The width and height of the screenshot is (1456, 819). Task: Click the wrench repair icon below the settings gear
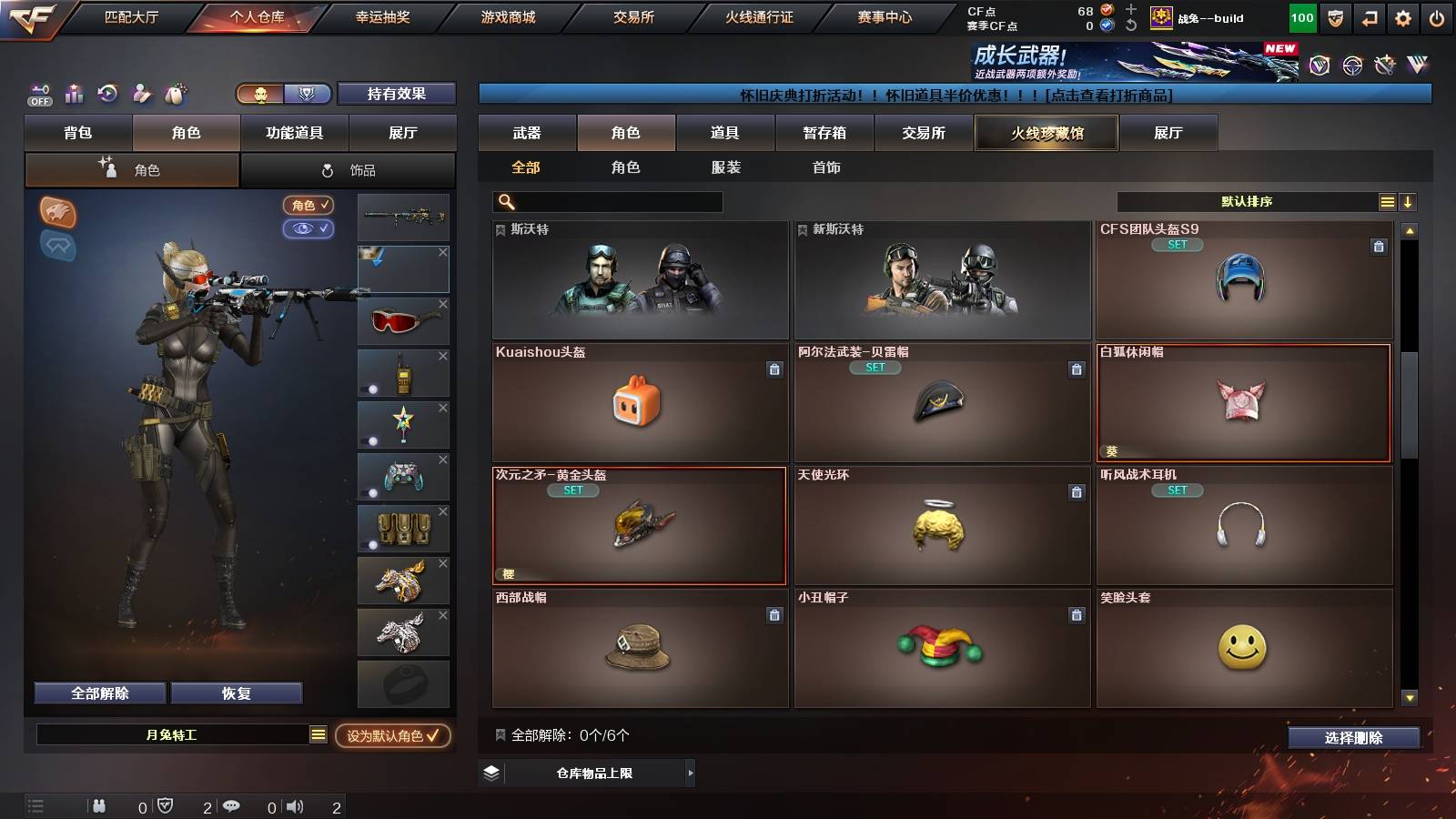tap(1385, 64)
